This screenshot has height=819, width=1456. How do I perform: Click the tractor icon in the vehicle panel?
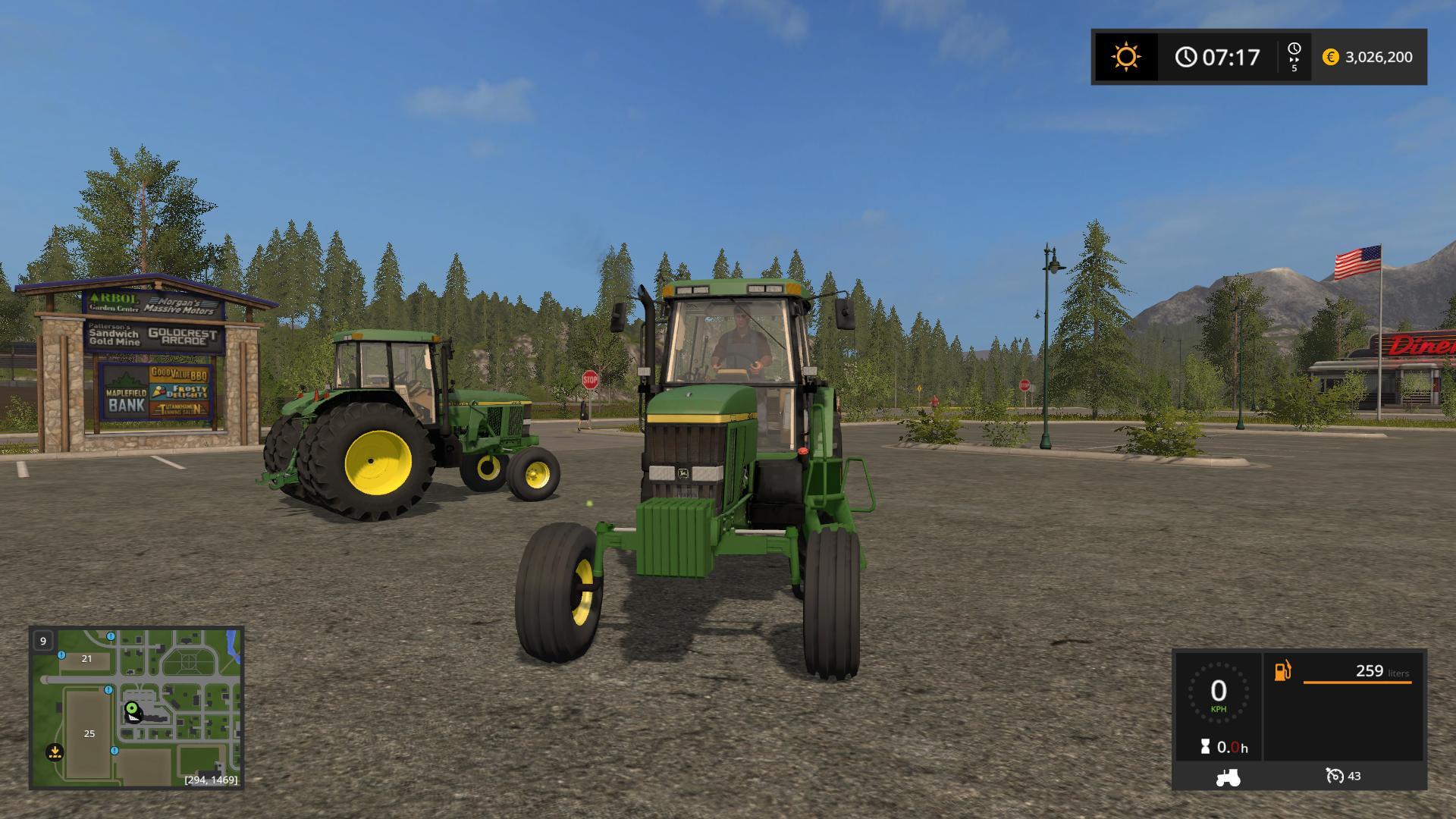[x=1228, y=777]
